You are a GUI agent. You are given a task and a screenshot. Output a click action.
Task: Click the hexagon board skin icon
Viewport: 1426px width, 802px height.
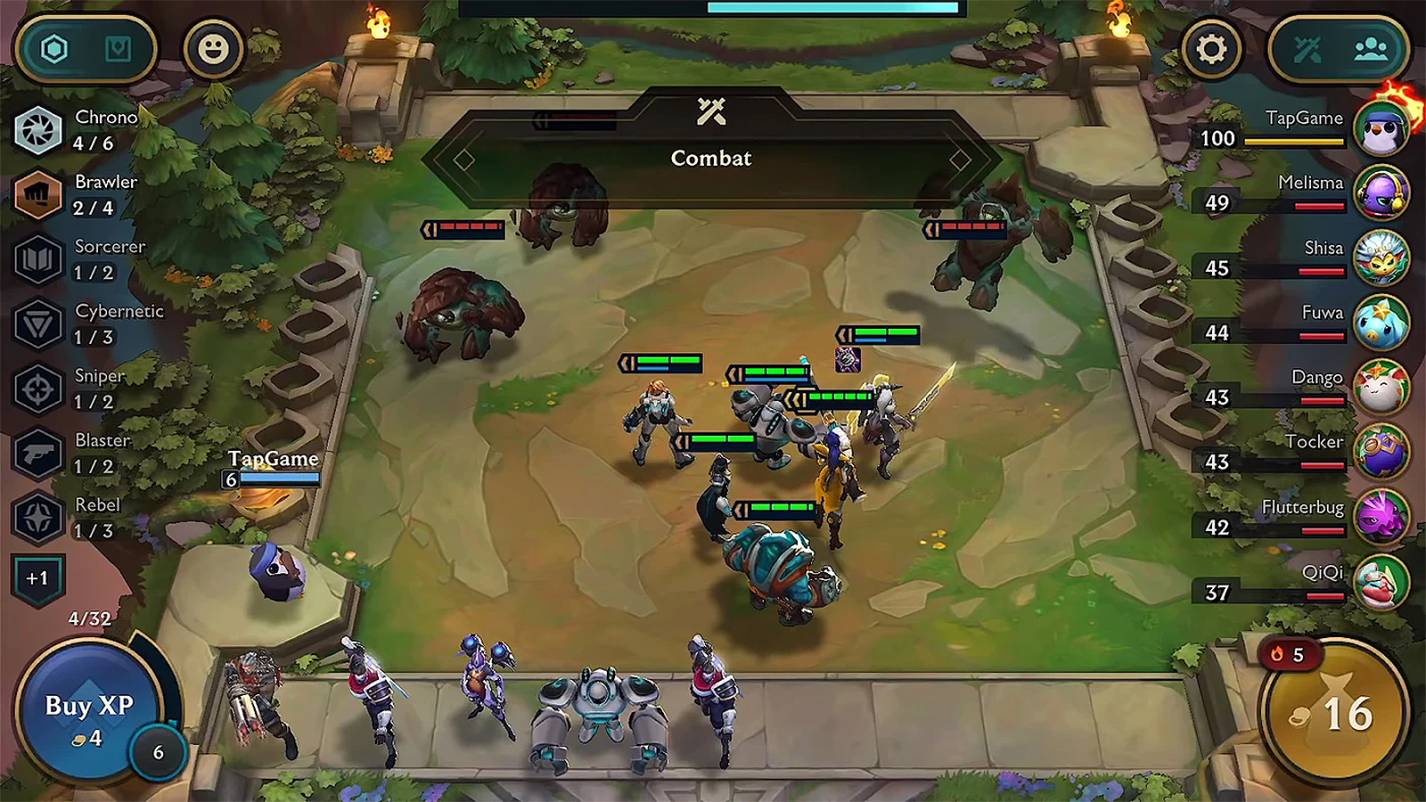(54, 48)
